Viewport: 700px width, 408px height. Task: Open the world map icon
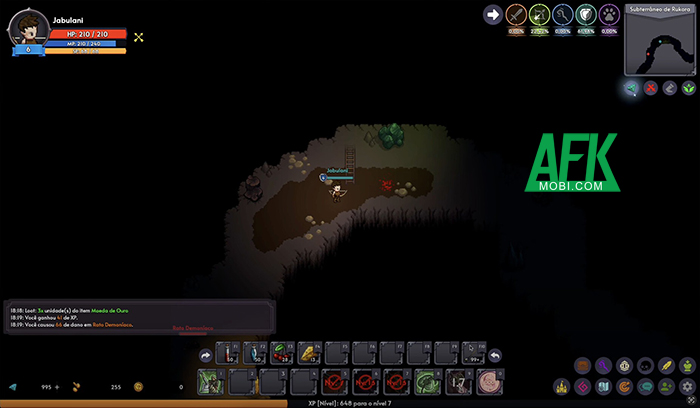pyautogui.click(x=603, y=386)
